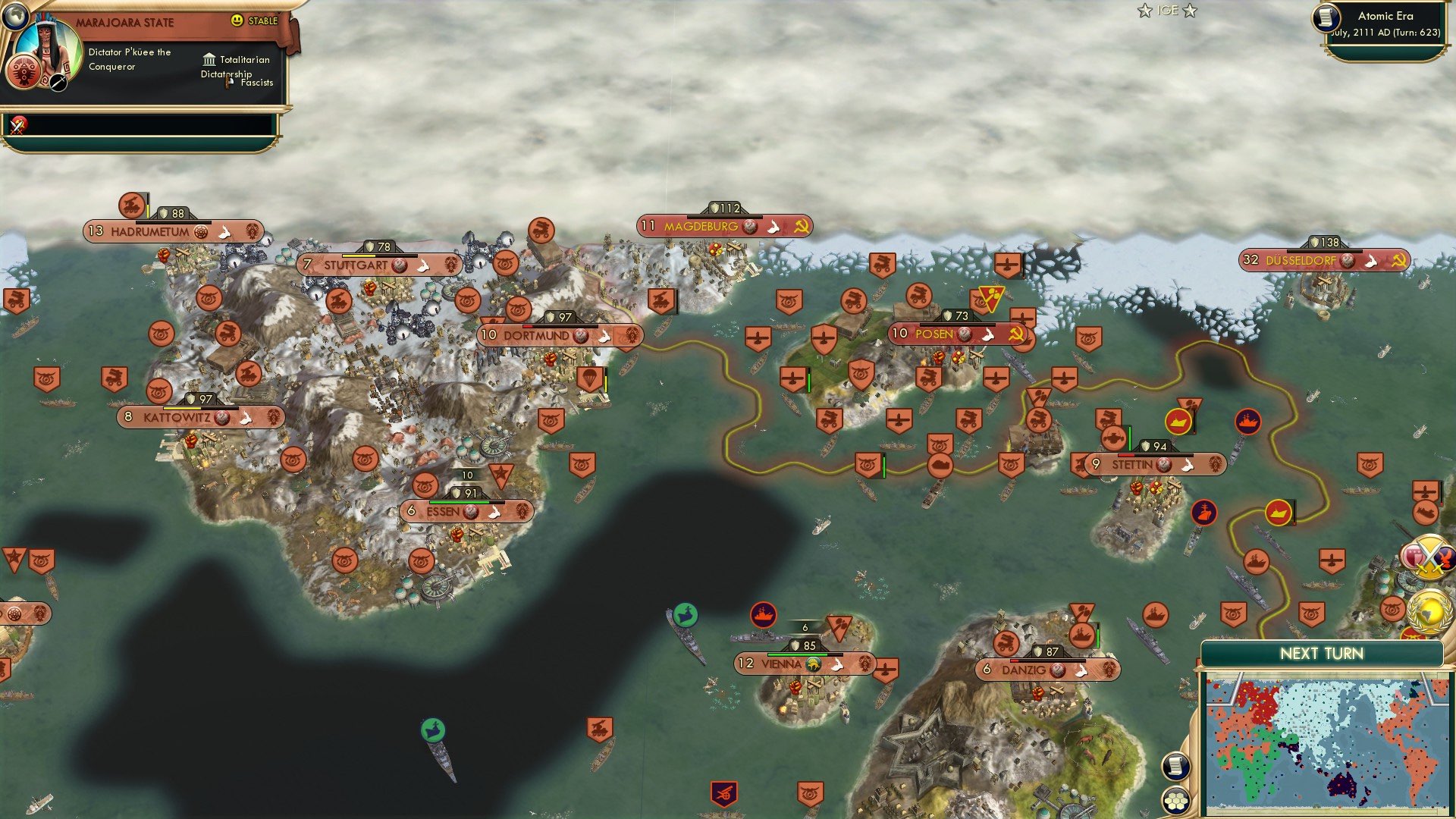
Task: Toggle the Strategic View hexagon icon
Action: click(x=1176, y=802)
